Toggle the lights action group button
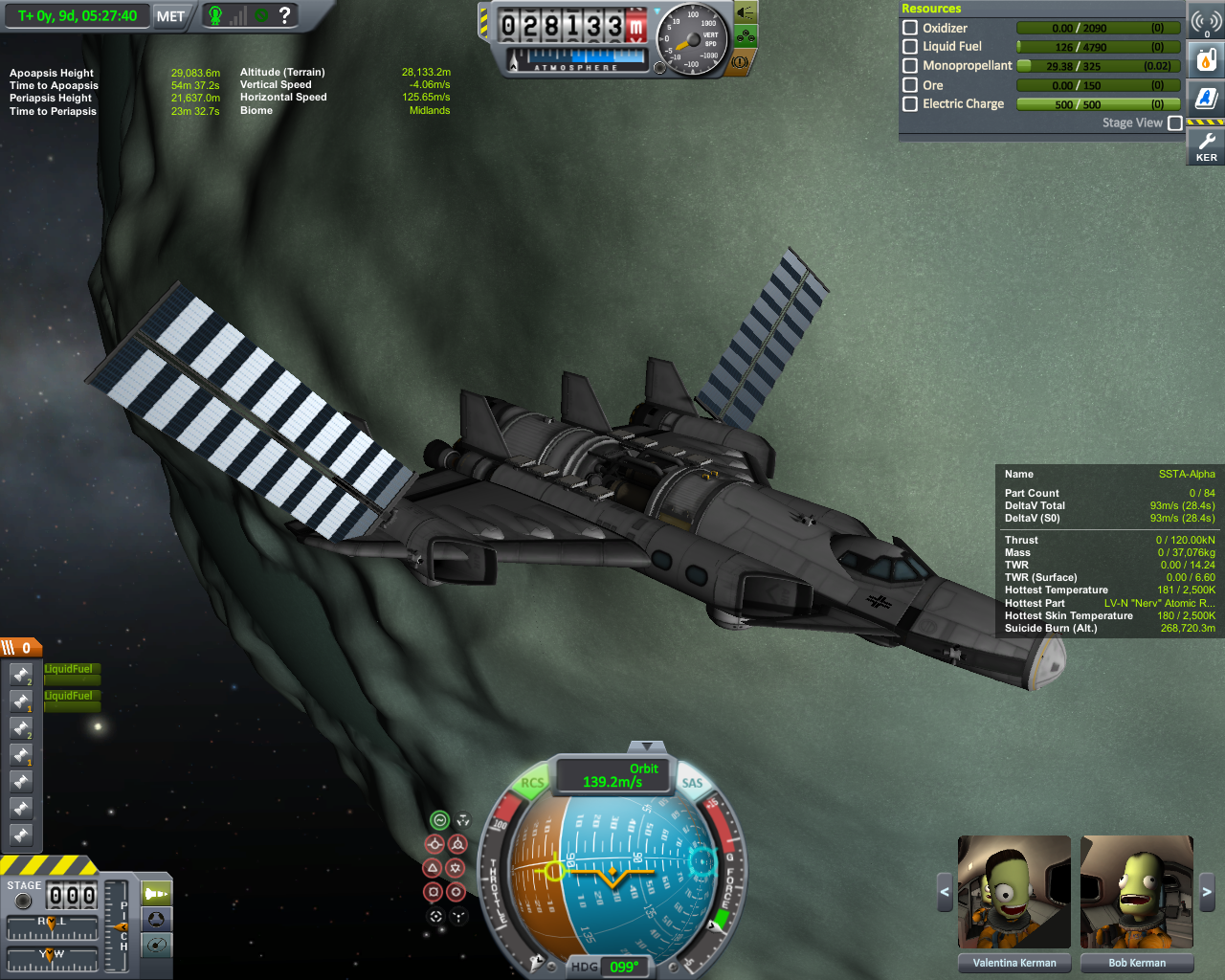Viewport: 1225px width, 980px height. click(746, 14)
